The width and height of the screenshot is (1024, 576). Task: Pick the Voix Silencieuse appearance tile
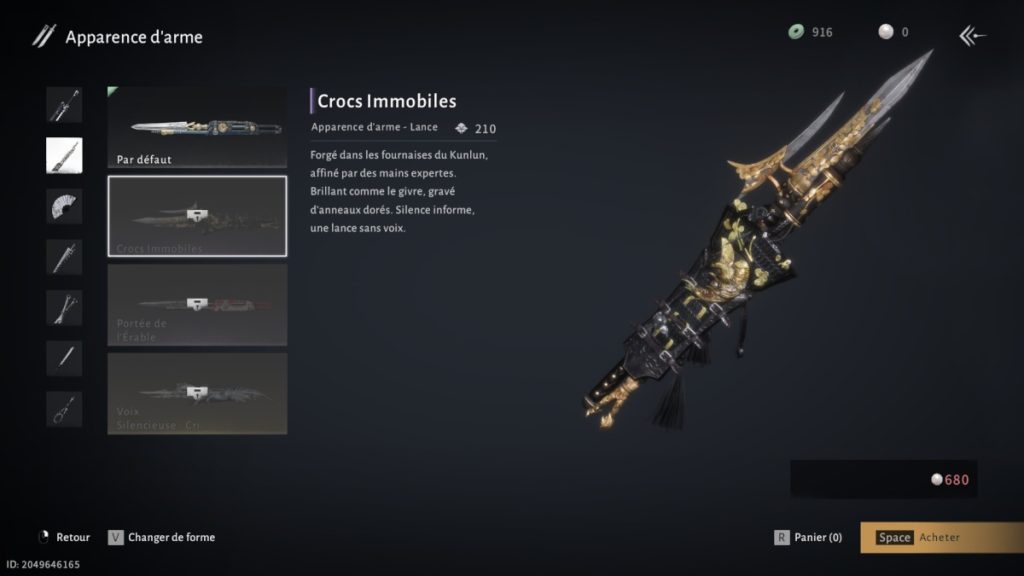[x=197, y=392]
